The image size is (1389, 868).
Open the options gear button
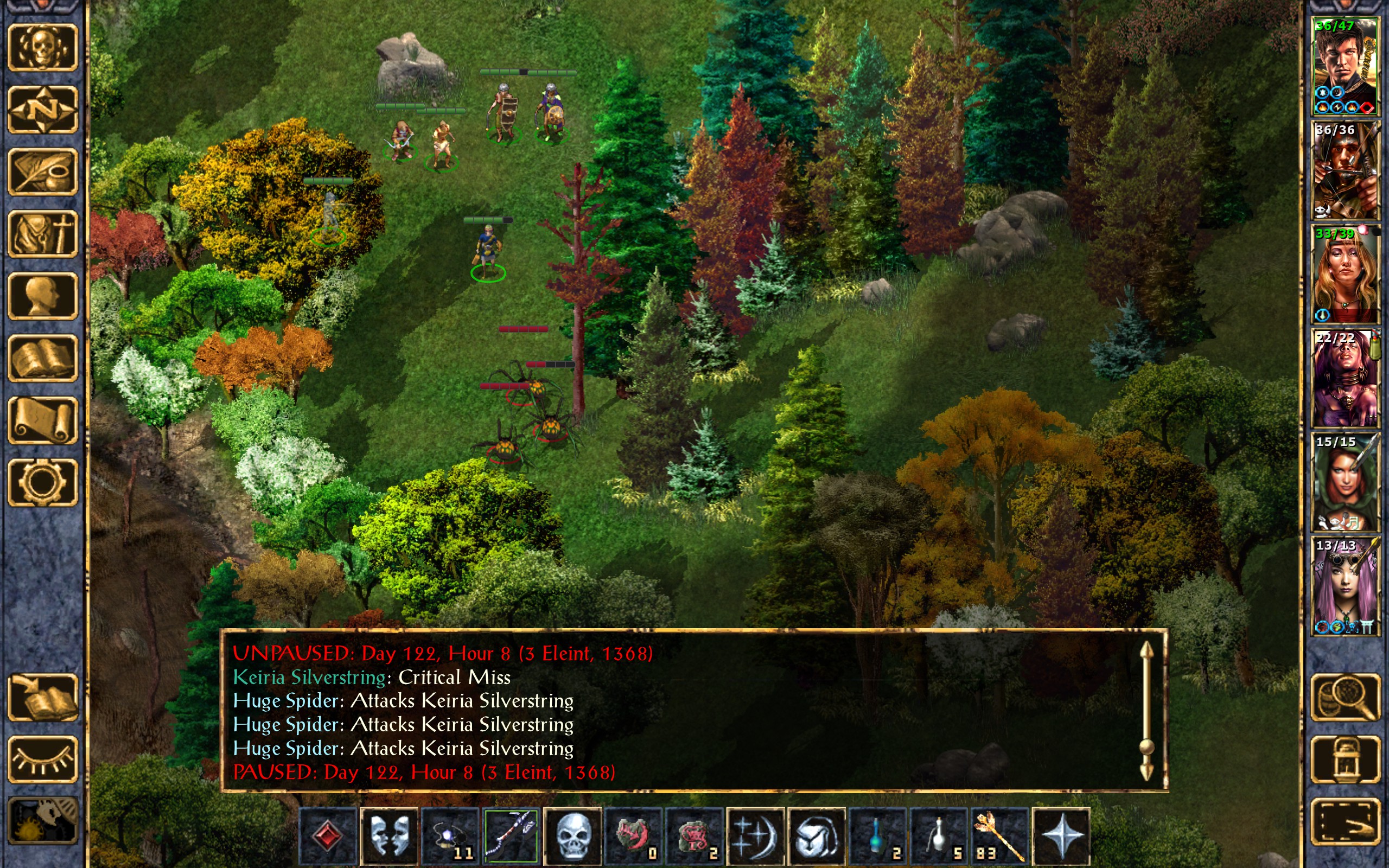[42, 482]
